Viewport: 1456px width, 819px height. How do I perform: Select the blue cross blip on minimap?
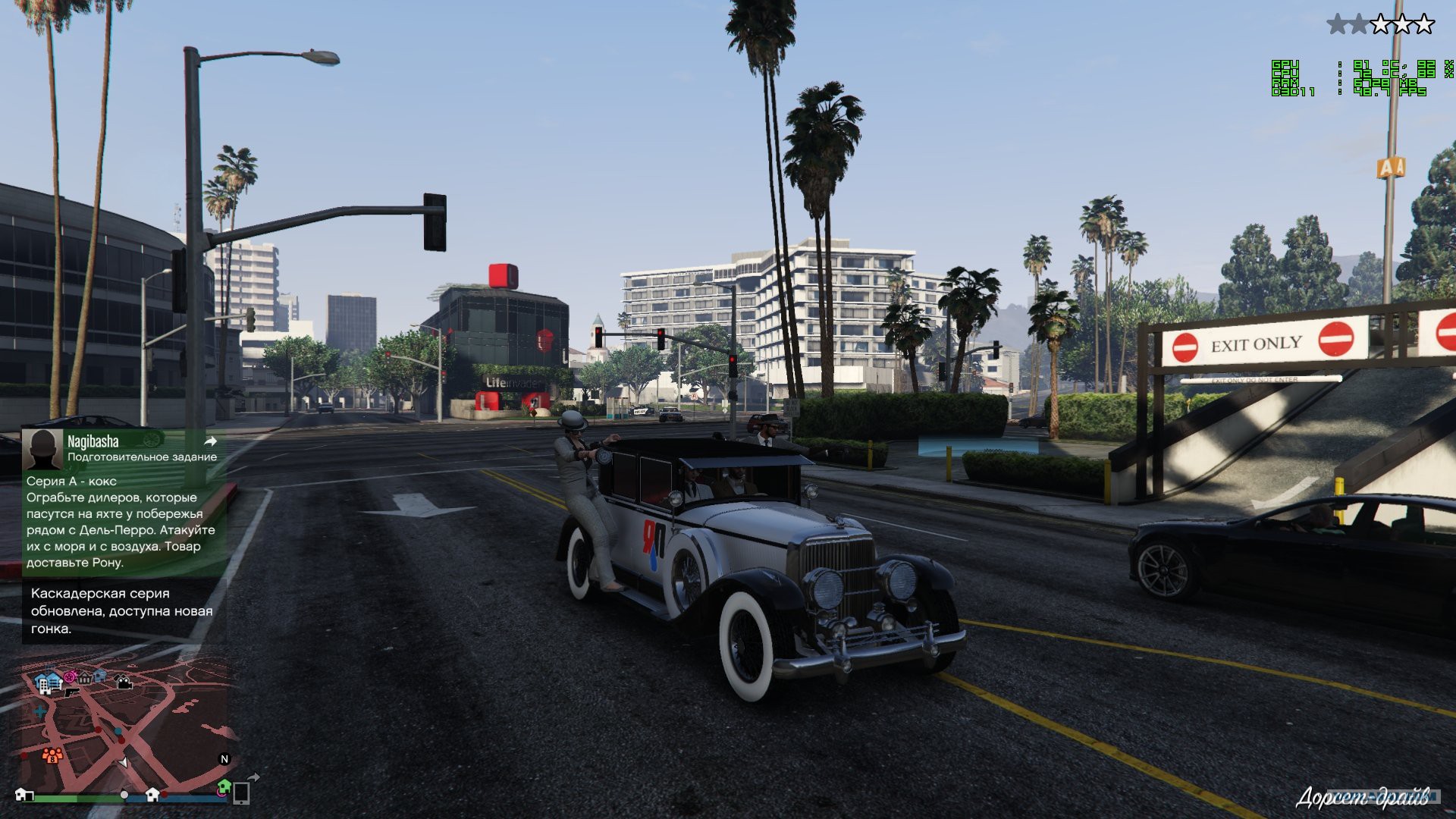pyautogui.click(x=39, y=713)
